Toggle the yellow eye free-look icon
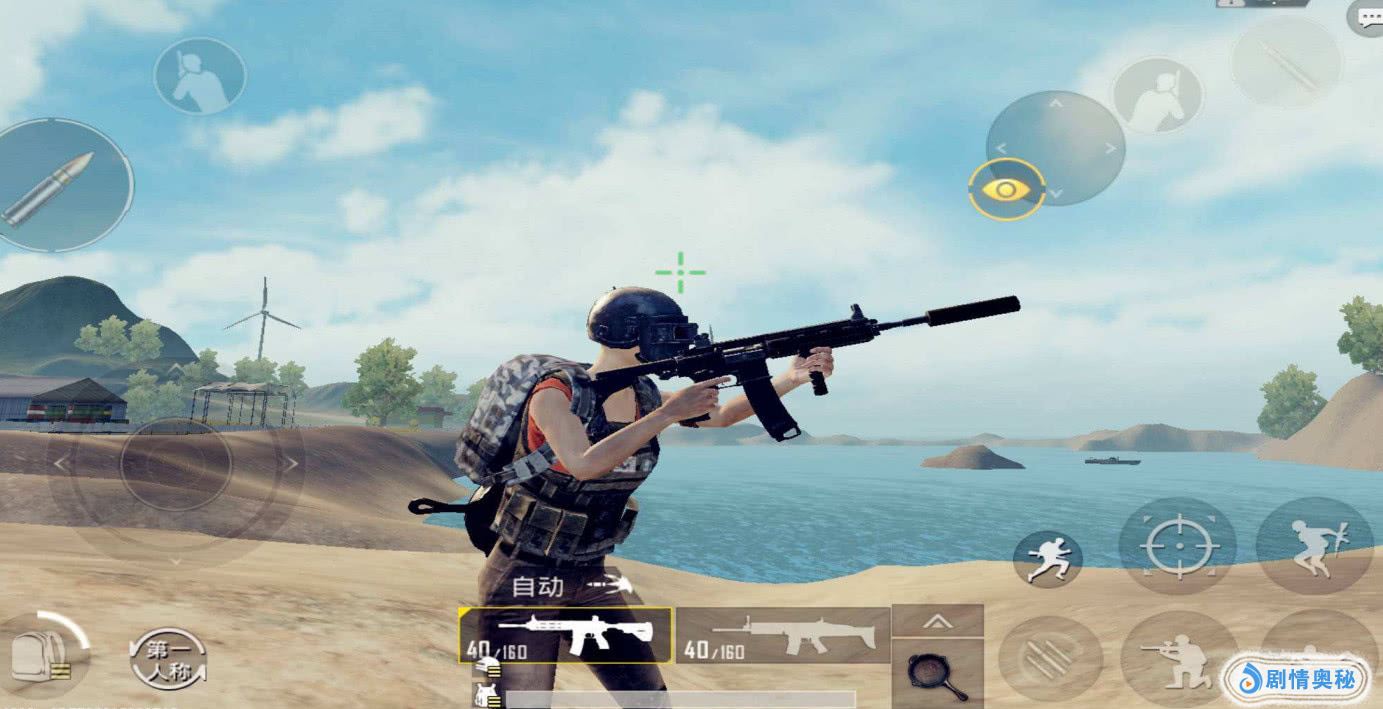1383x709 pixels. click(1006, 188)
